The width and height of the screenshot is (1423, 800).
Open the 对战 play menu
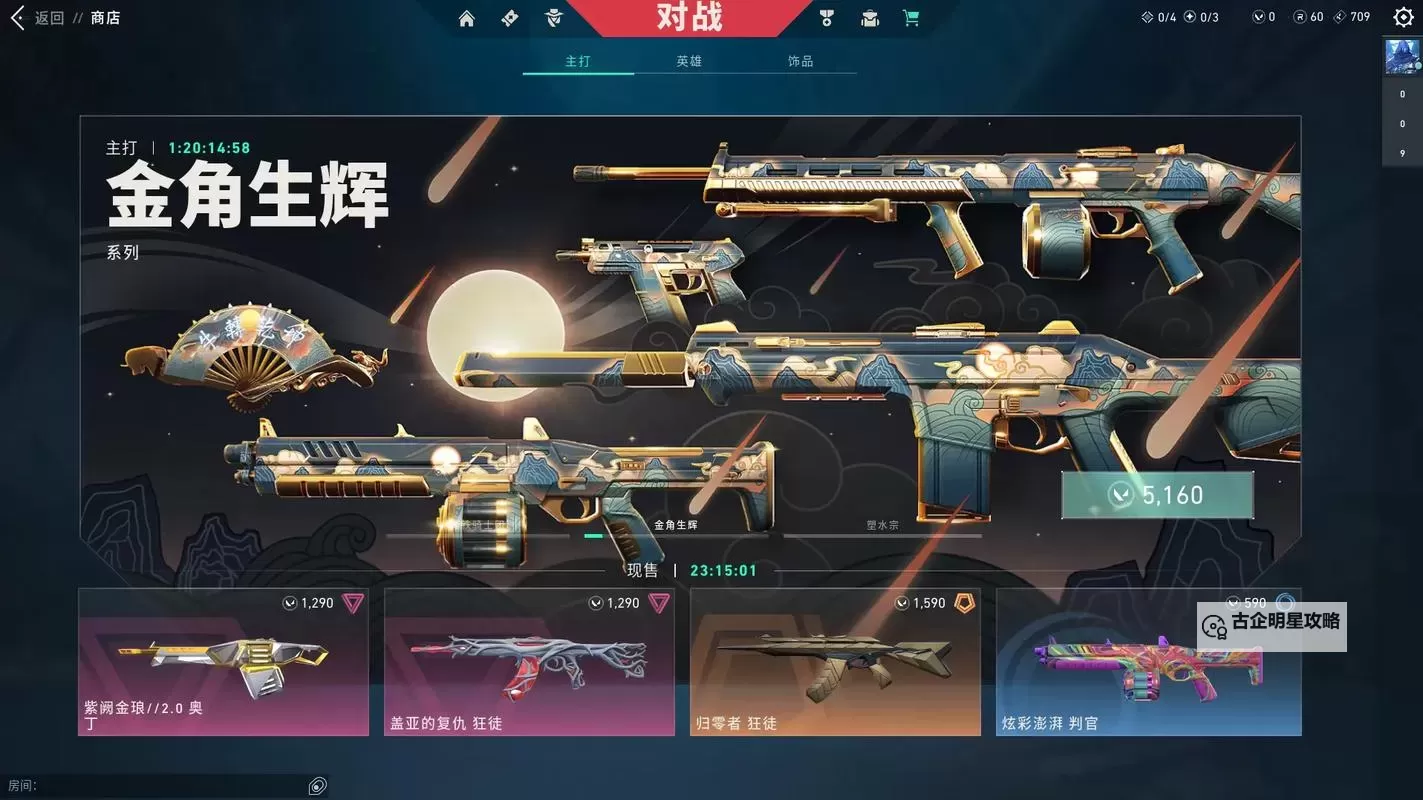690,18
